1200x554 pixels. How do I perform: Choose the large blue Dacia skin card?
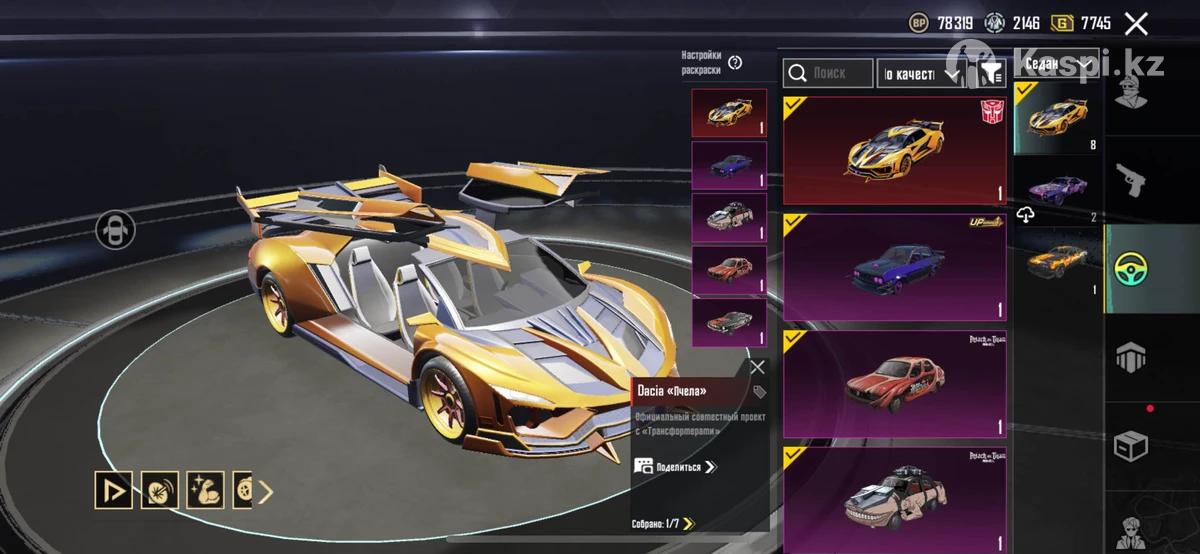894,267
